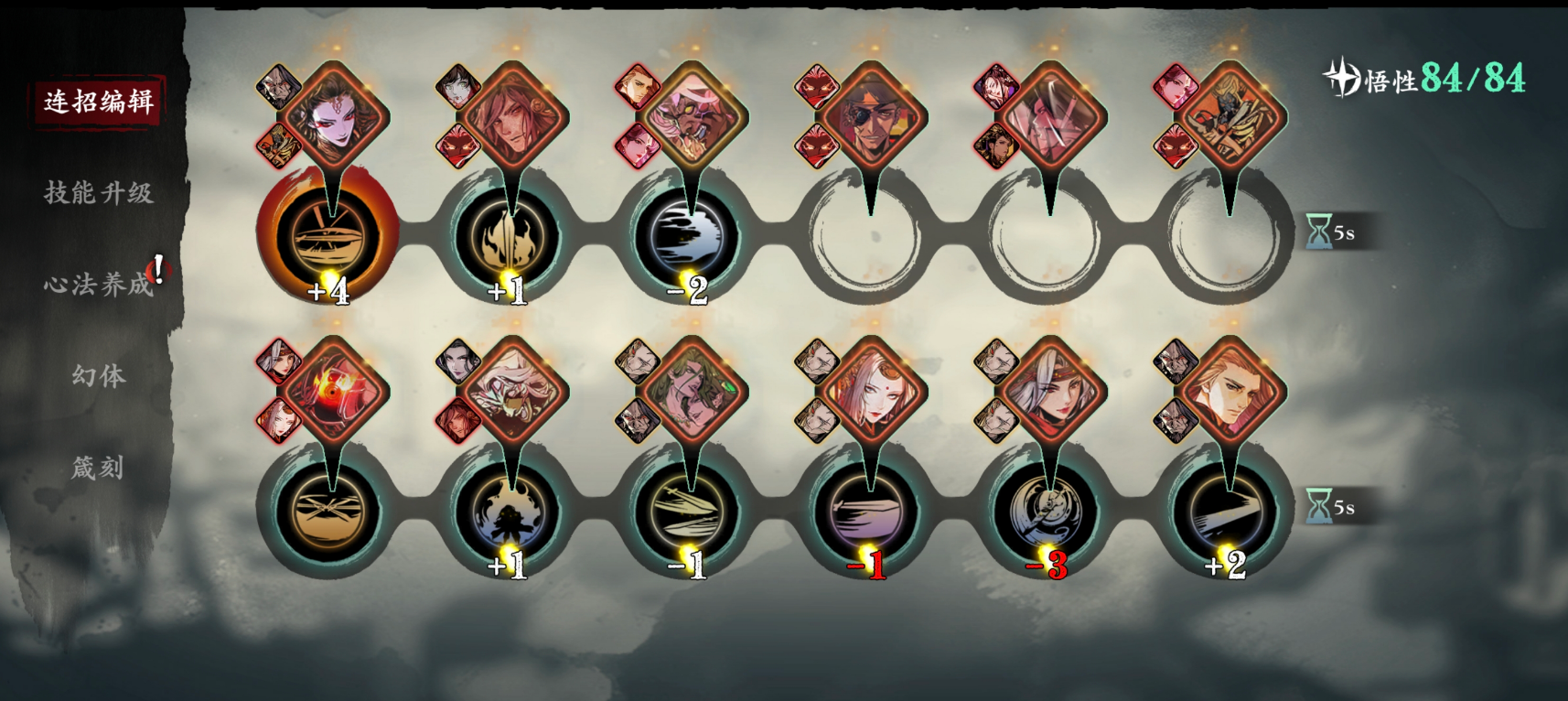The height and width of the screenshot is (701, 1568).
Task: Select the eyepatch character portrait
Action: [x=870, y=119]
